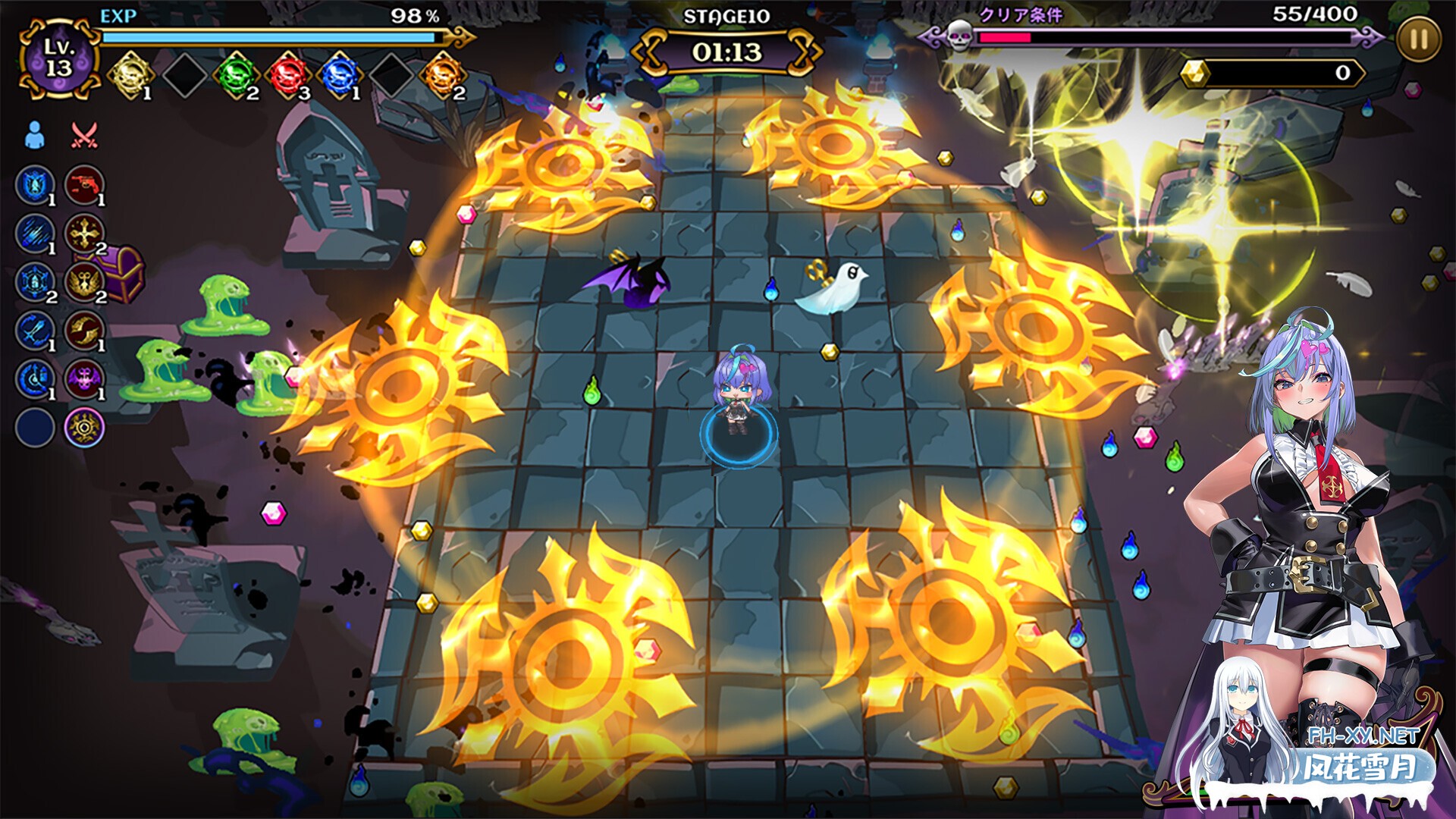The width and height of the screenshot is (1456, 819).
Task: Click the golden winged key weapon icon
Action: pos(84,281)
